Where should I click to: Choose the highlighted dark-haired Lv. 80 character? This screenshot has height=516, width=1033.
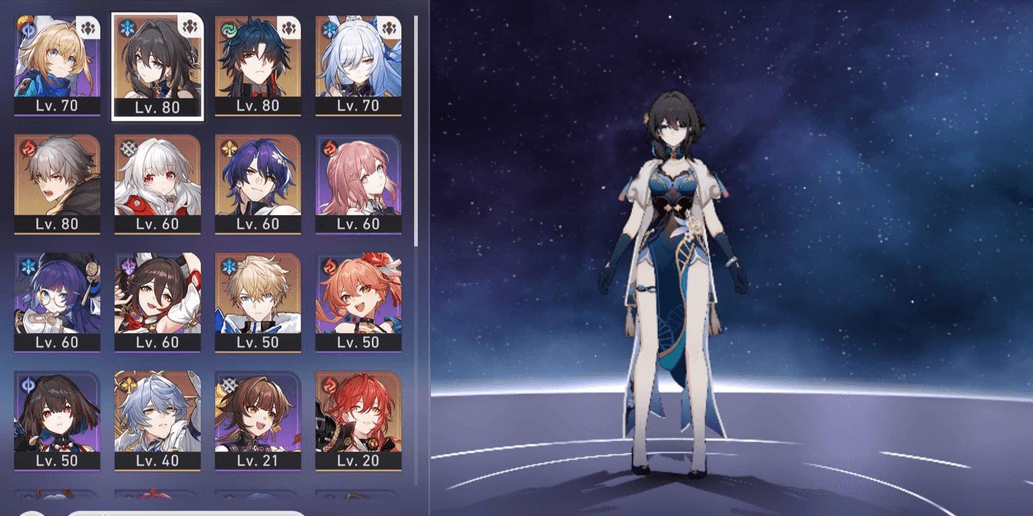click(157, 60)
